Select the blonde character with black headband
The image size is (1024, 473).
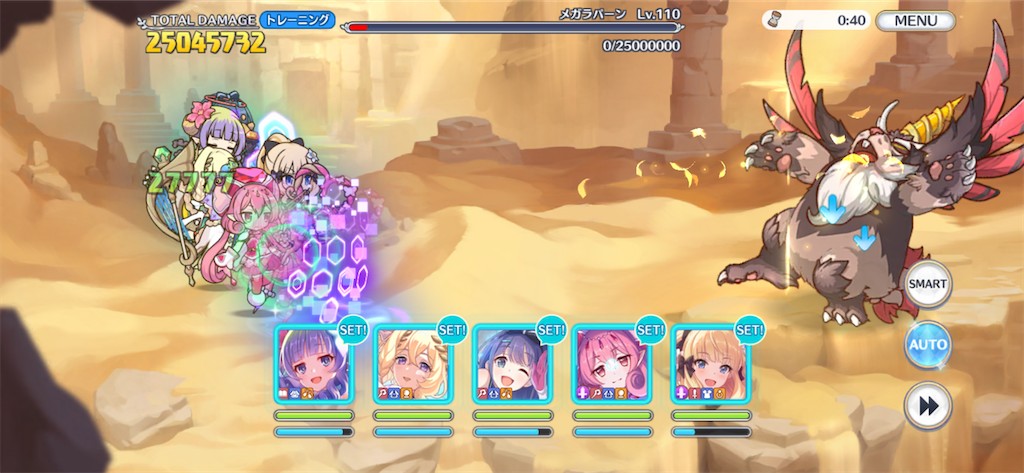point(710,362)
